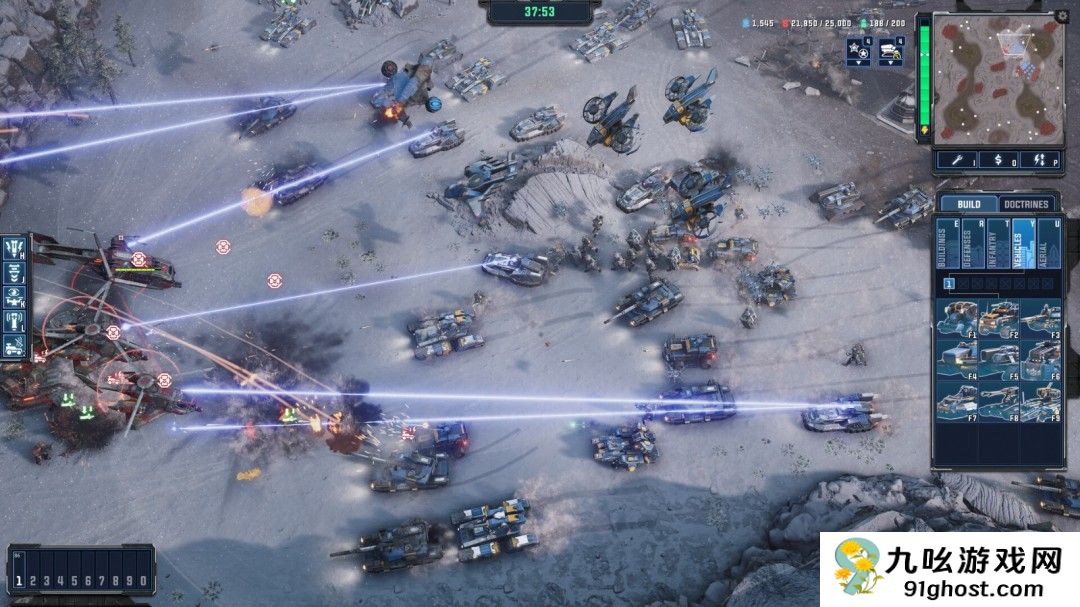Queue the F9 vehicle unit
Screen dimensions: 1080x607
[x=1040, y=400]
